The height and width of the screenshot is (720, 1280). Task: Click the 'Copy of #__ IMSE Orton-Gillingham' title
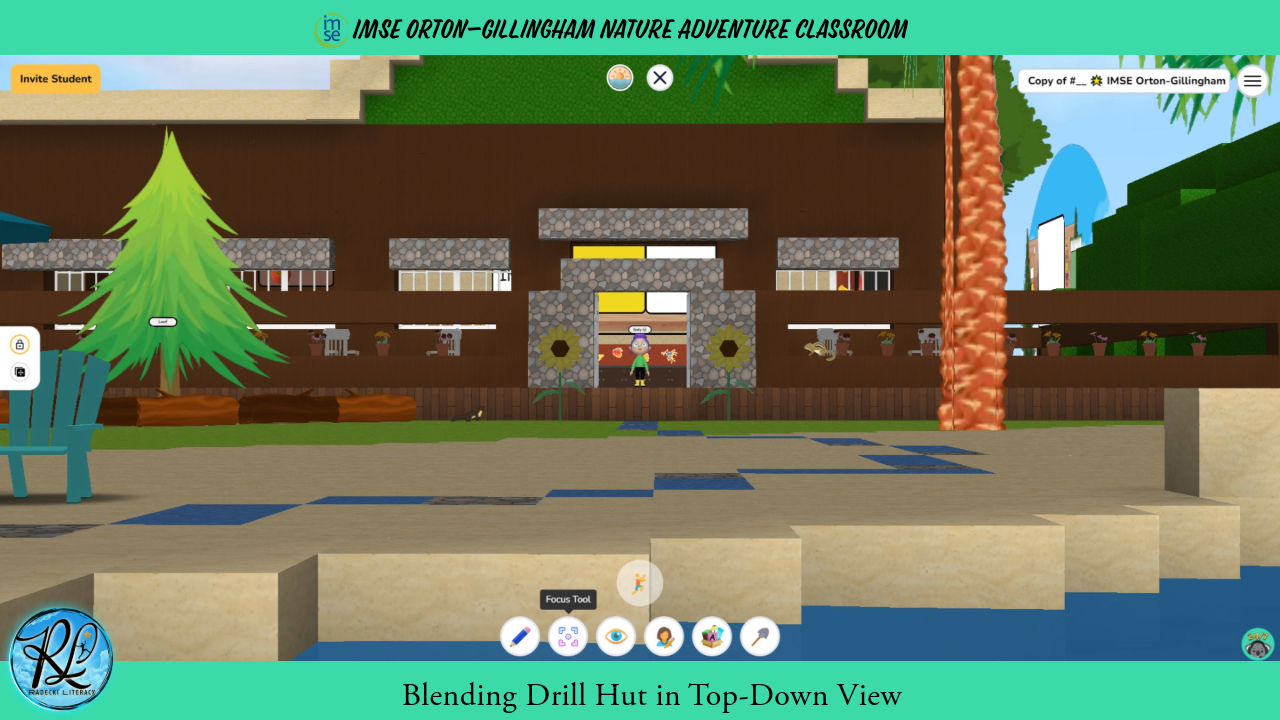pos(1123,80)
